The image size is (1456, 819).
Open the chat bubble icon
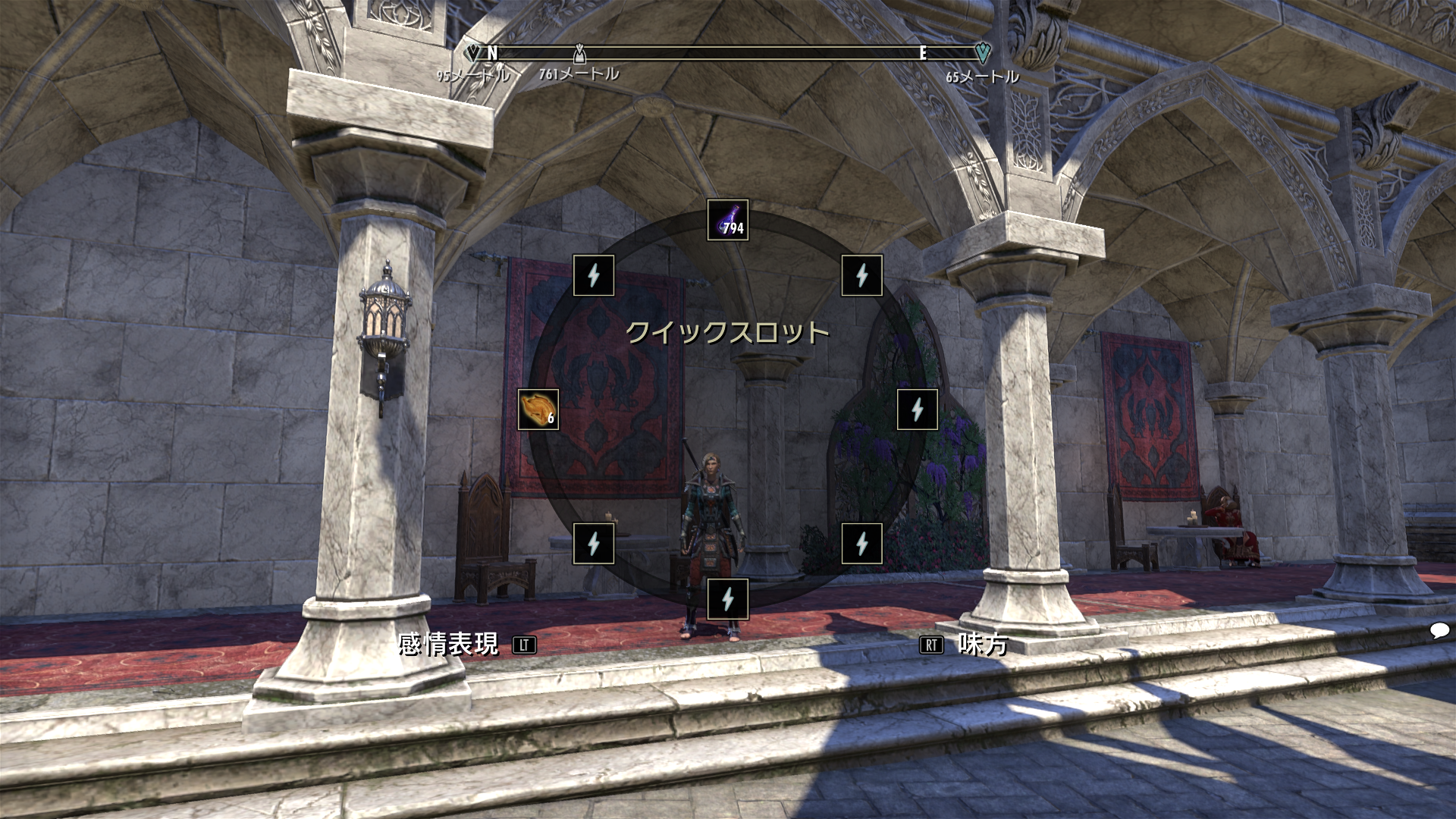[1439, 630]
